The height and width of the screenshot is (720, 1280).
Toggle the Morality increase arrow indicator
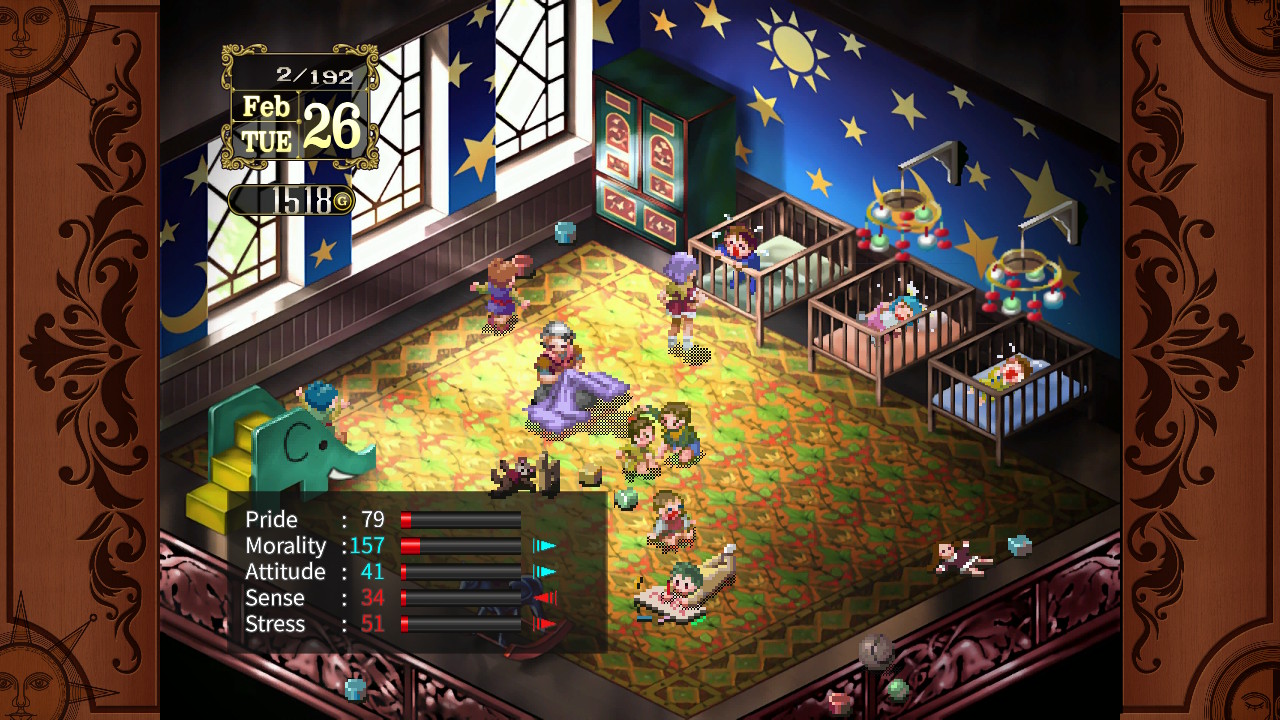(x=545, y=546)
